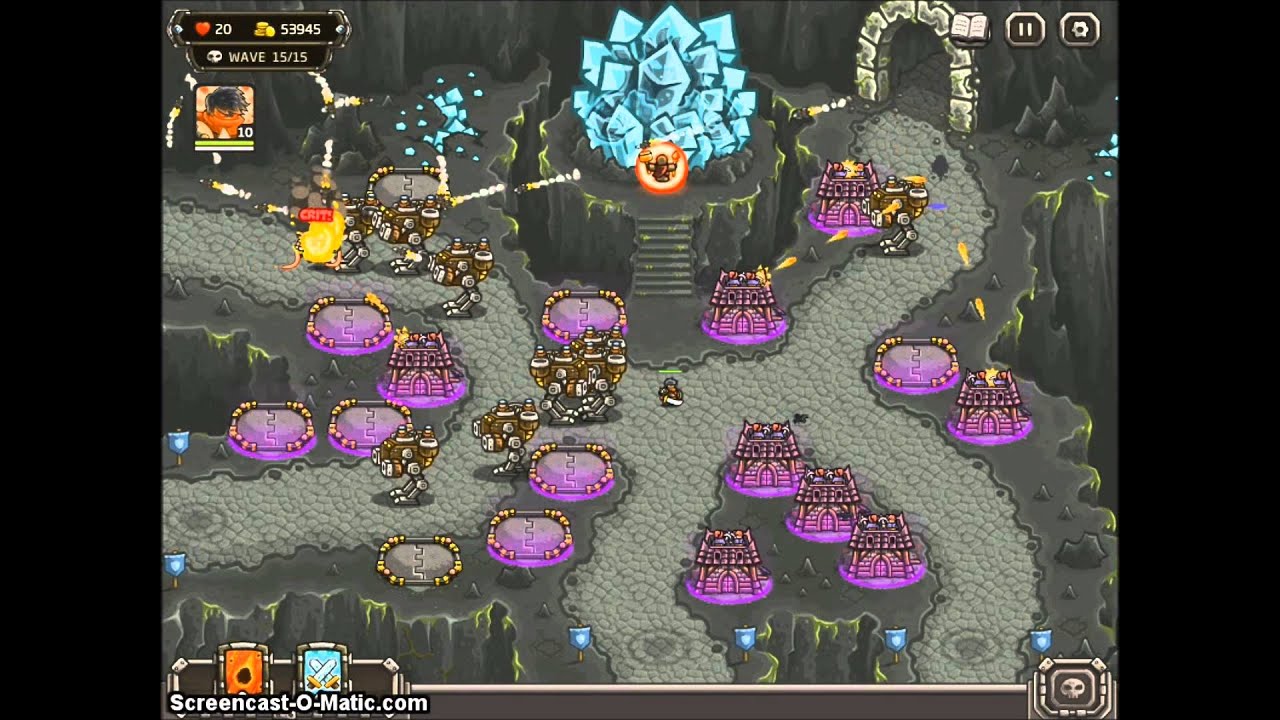Viewport: 1280px width, 720px height.
Task: Pause the game
Action: [x=1025, y=29]
